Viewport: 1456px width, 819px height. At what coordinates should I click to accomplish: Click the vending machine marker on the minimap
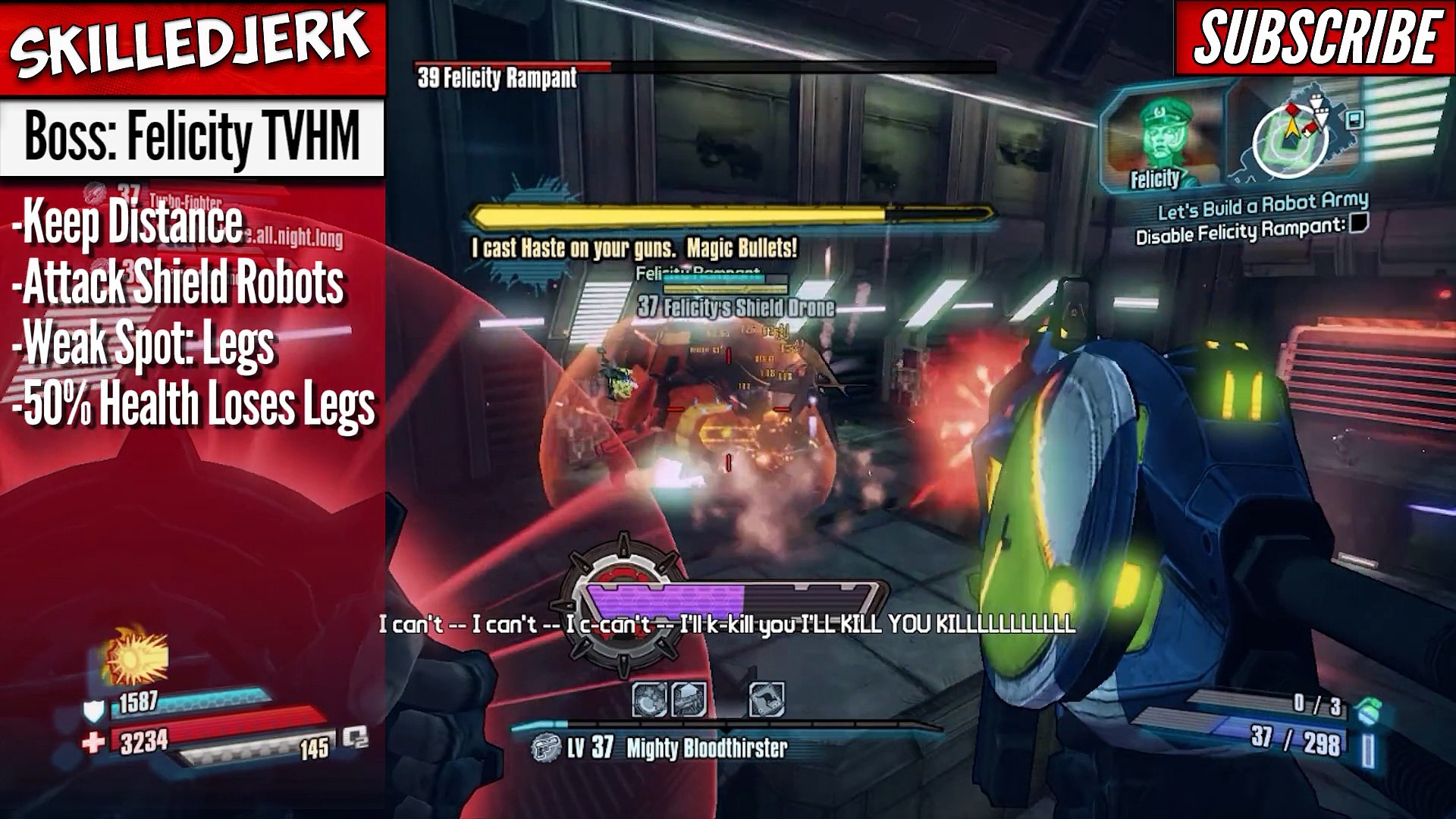click(x=1354, y=119)
